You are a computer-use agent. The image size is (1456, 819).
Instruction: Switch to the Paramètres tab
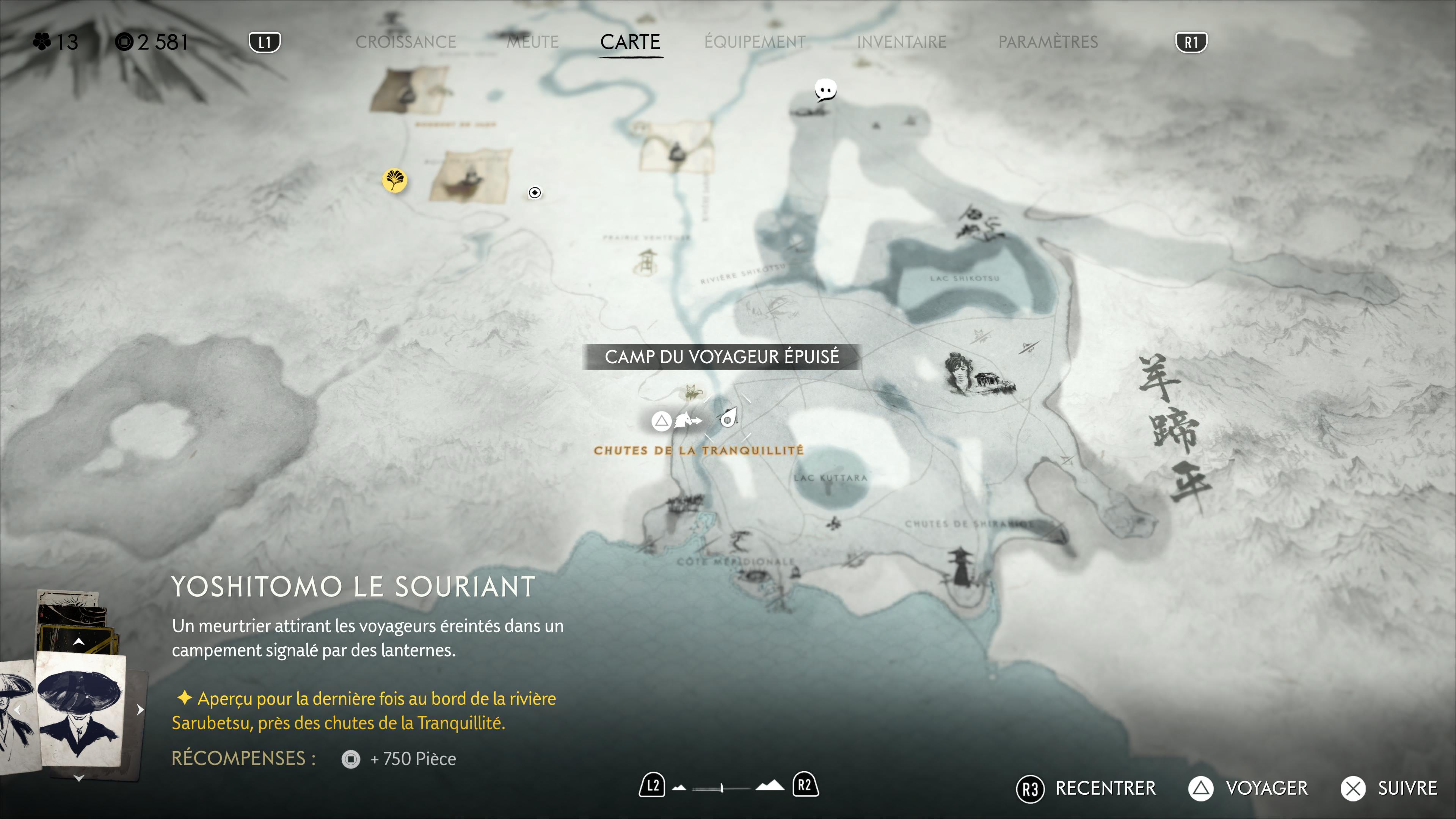pyautogui.click(x=1047, y=42)
